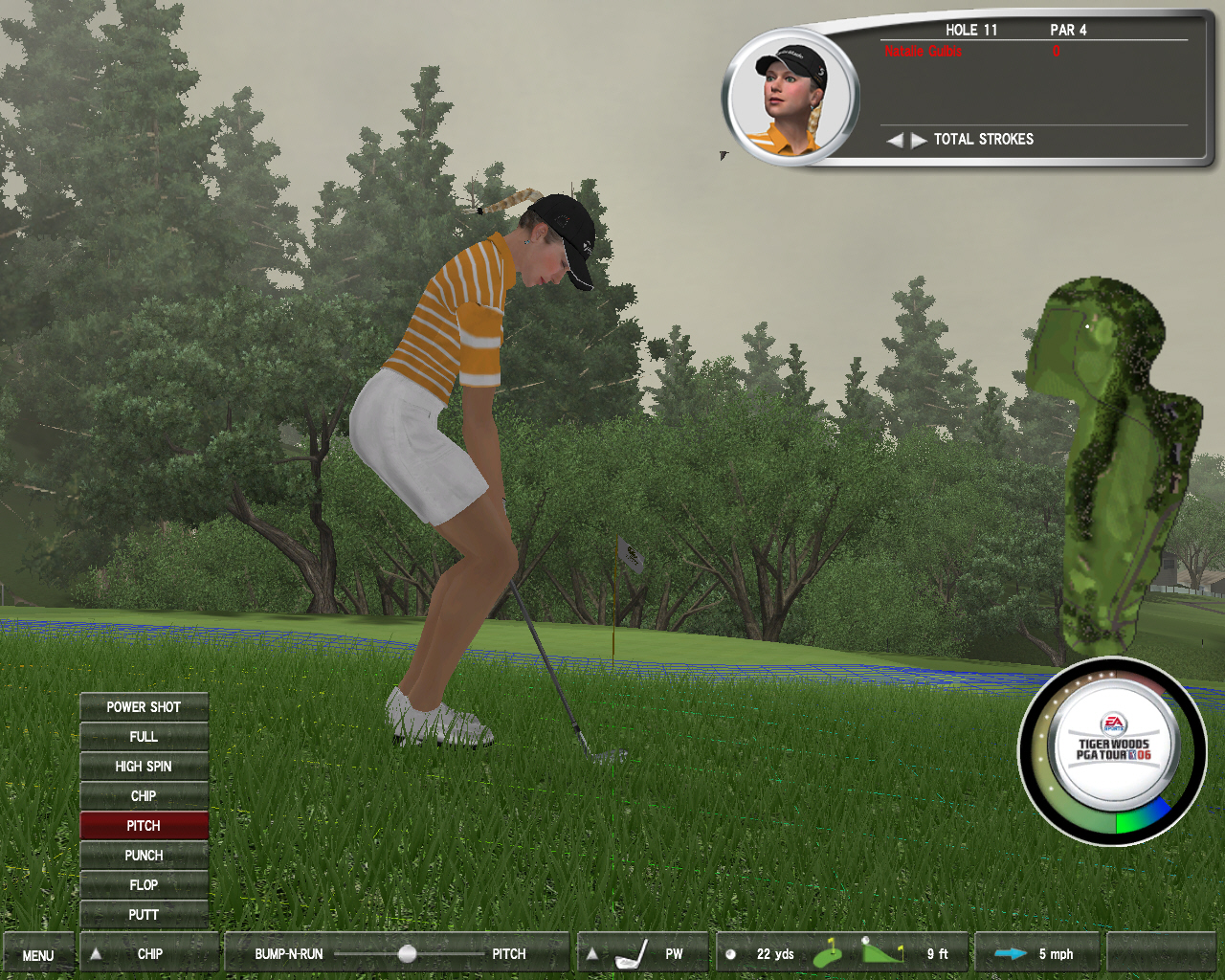This screenshot has height=980, width=1225.
Task: Click the circular swing meter
Action: click(1112, 752)
